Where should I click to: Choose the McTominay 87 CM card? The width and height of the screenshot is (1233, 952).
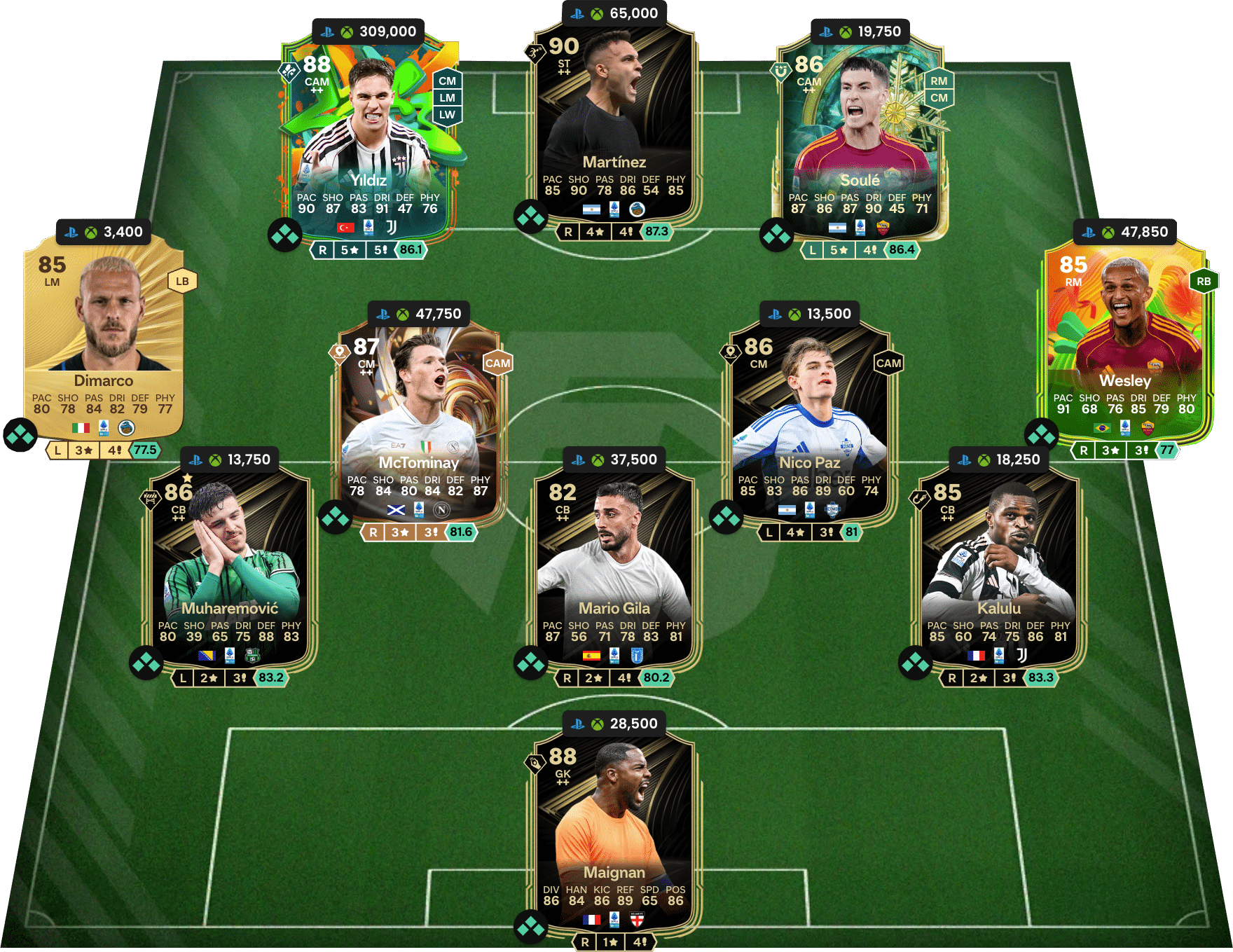point(419,420)
